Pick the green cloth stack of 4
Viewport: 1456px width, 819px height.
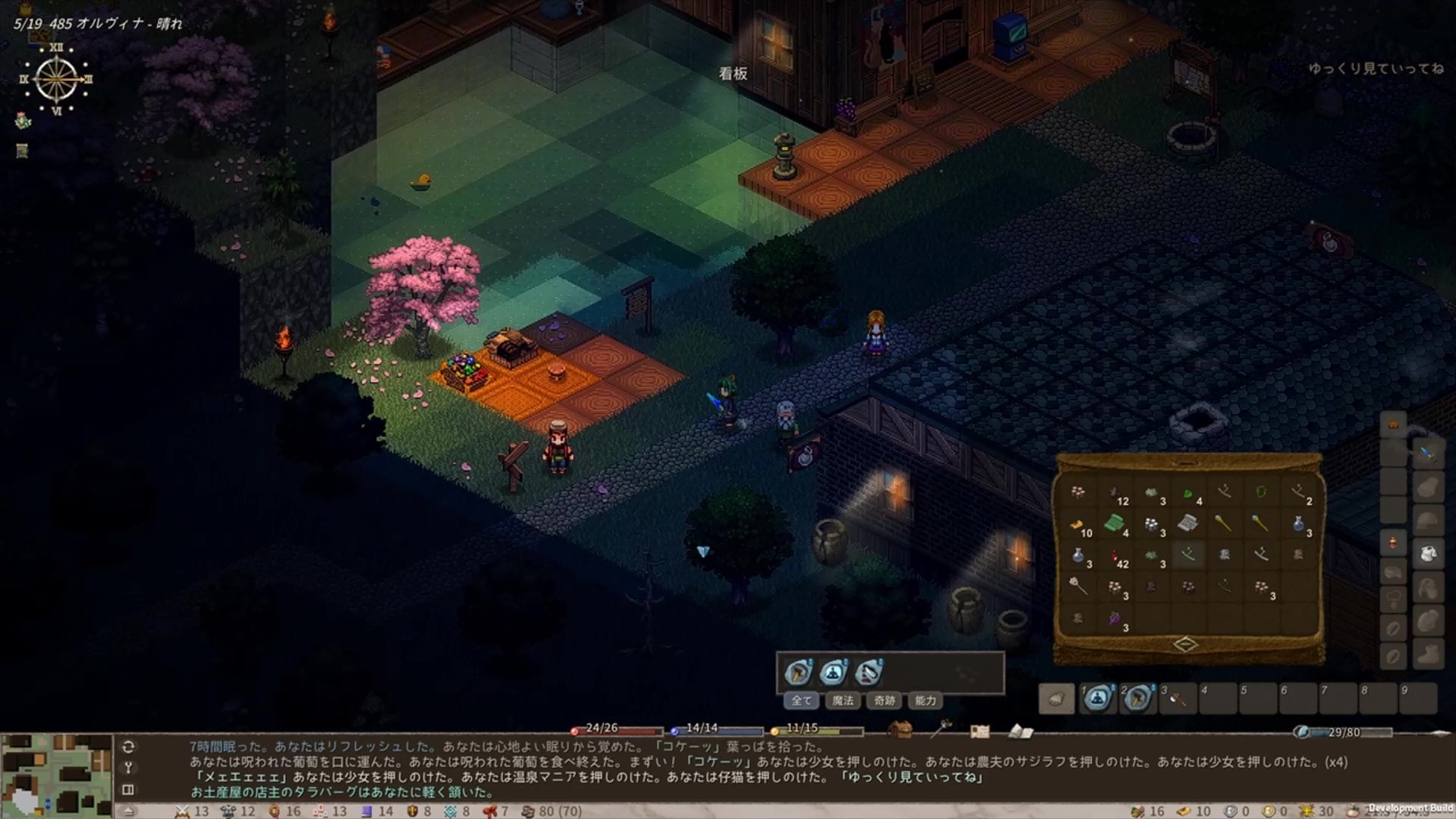pyautogui.click(x=1114, y=523)
